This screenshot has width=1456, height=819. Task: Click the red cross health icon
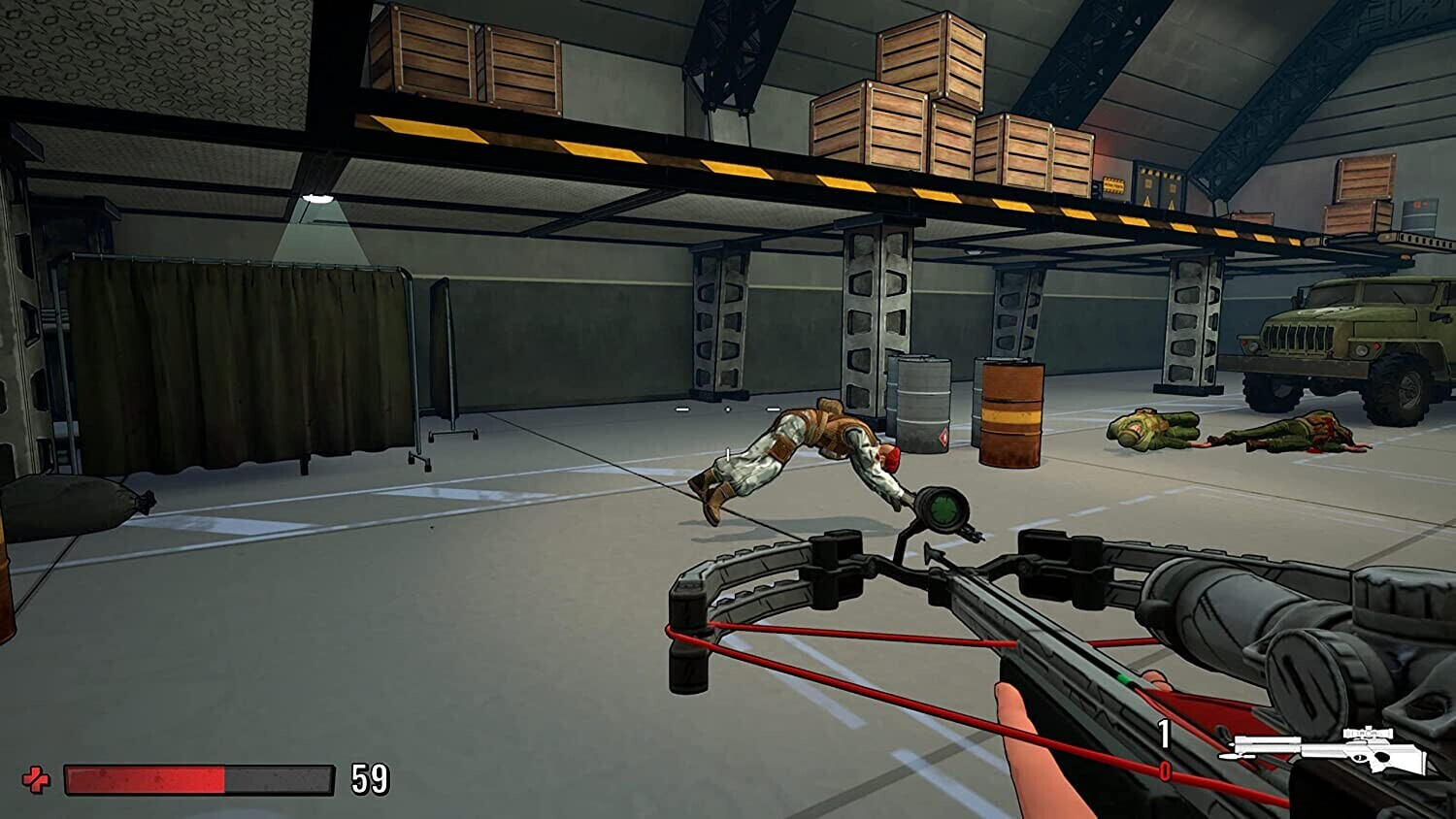pos(37,779)
